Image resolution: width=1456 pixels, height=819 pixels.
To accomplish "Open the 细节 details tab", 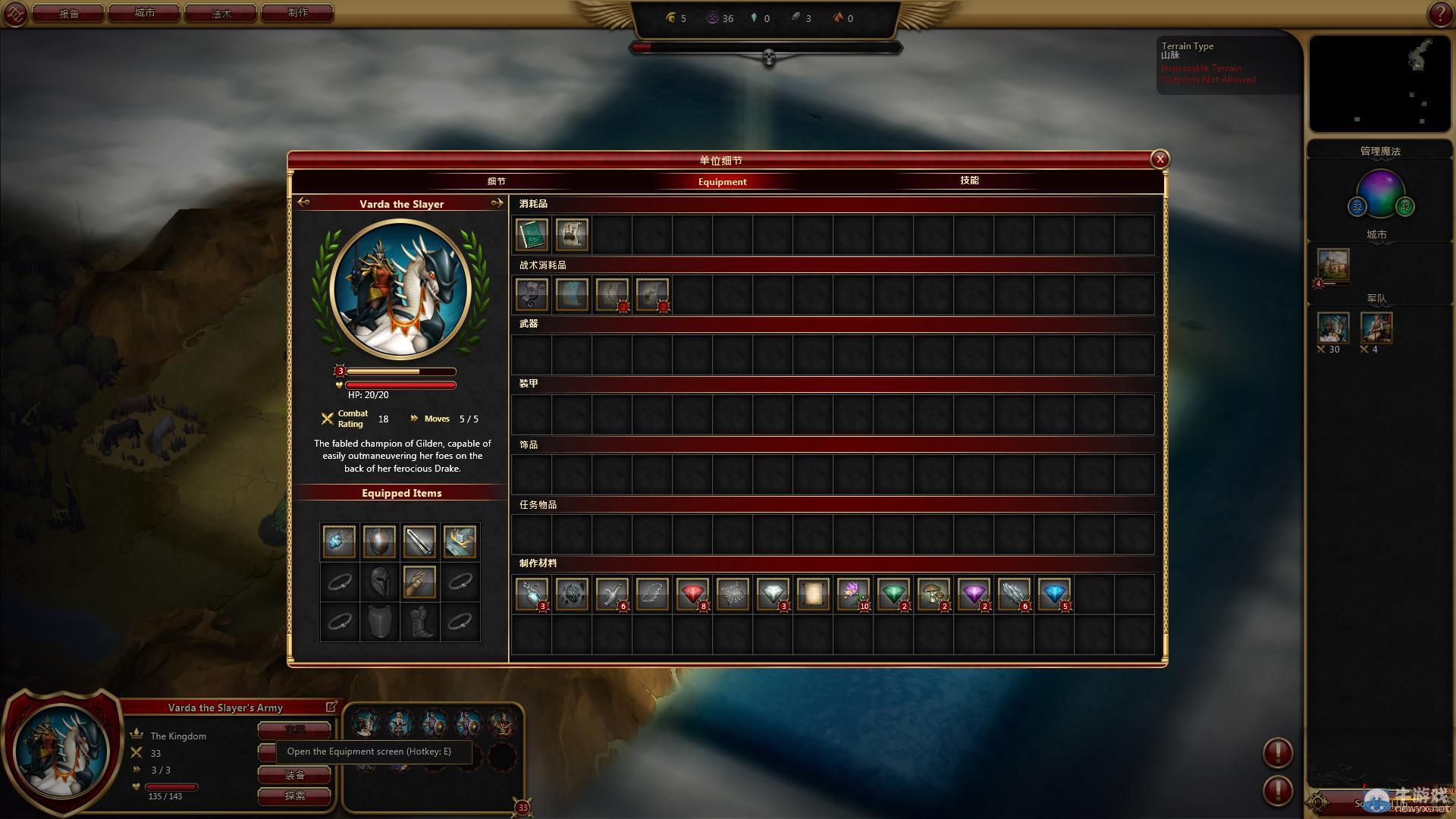I will (496, 181).
